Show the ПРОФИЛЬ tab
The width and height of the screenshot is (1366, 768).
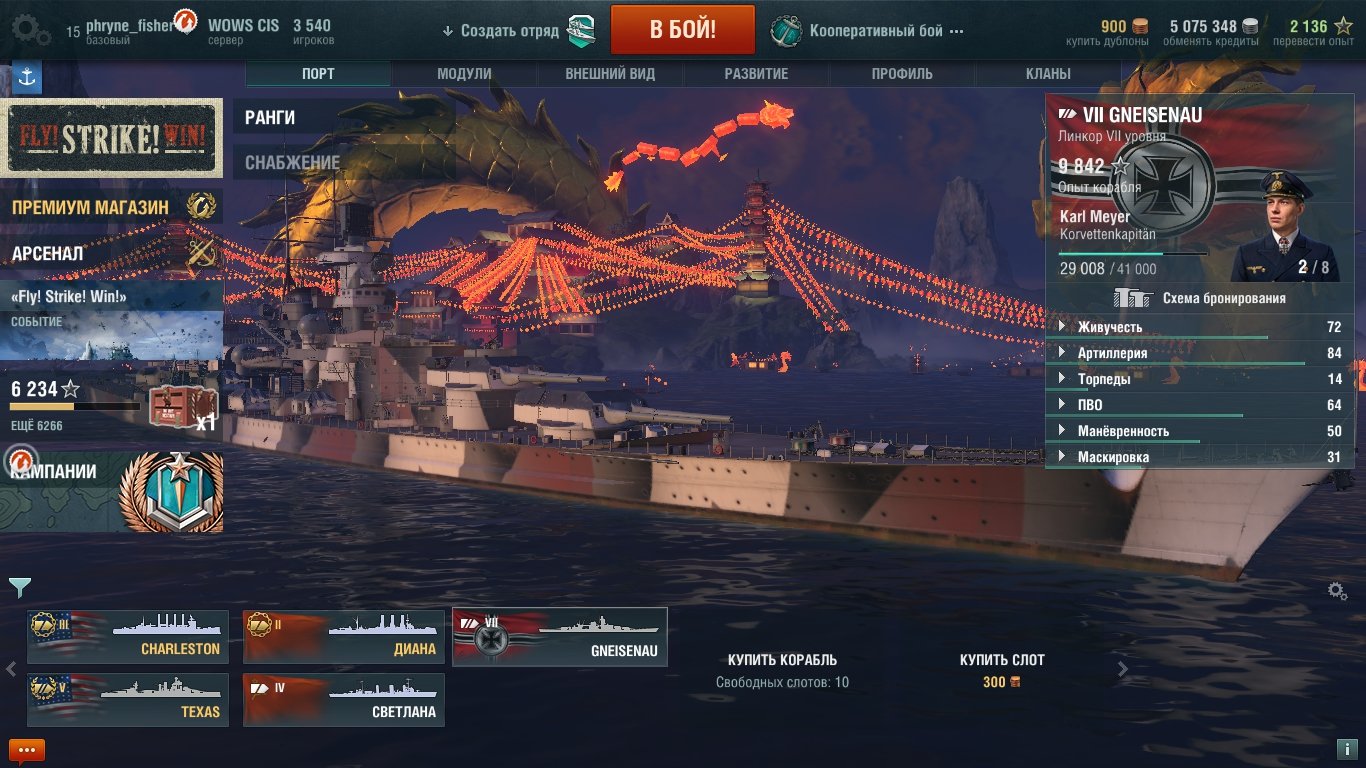[x=902, y=74]
